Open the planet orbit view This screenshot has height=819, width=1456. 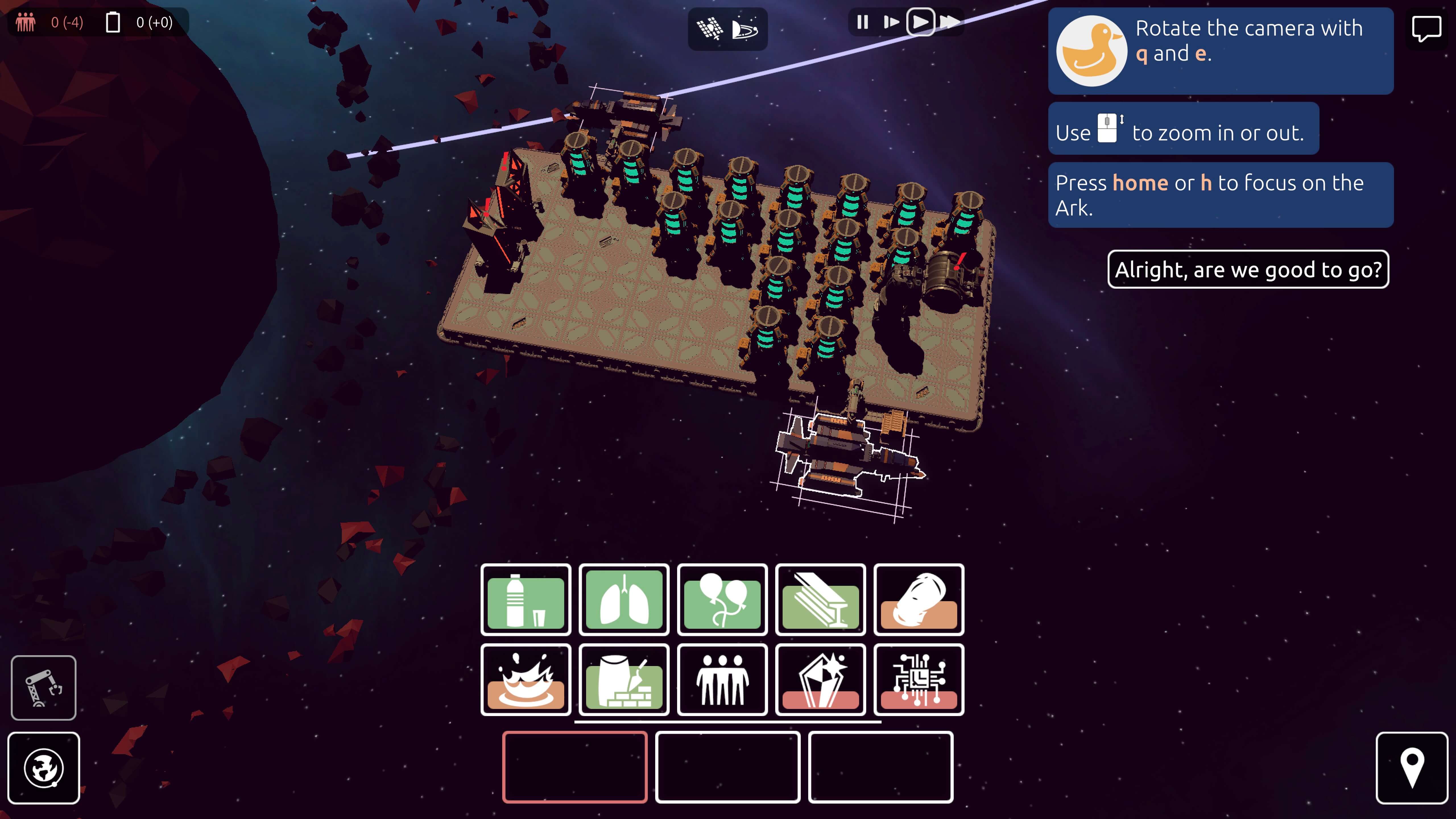(x=745, y=28)
